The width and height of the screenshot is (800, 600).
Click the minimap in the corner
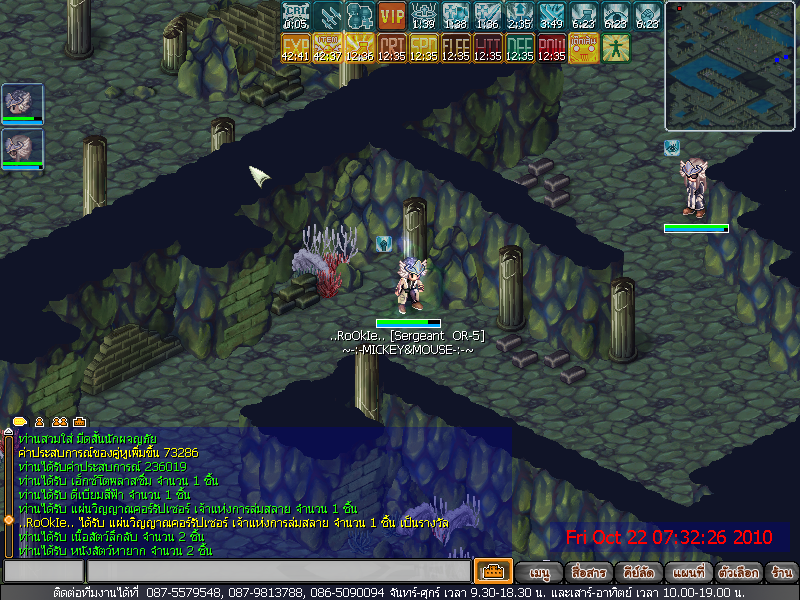[x=730, y=66]
